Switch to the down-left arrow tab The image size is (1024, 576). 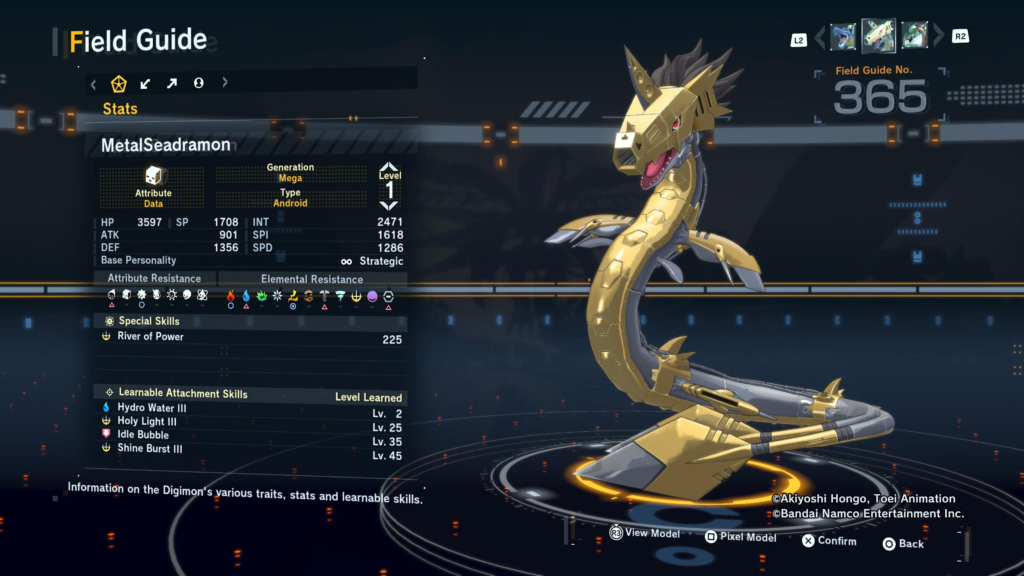145,83
